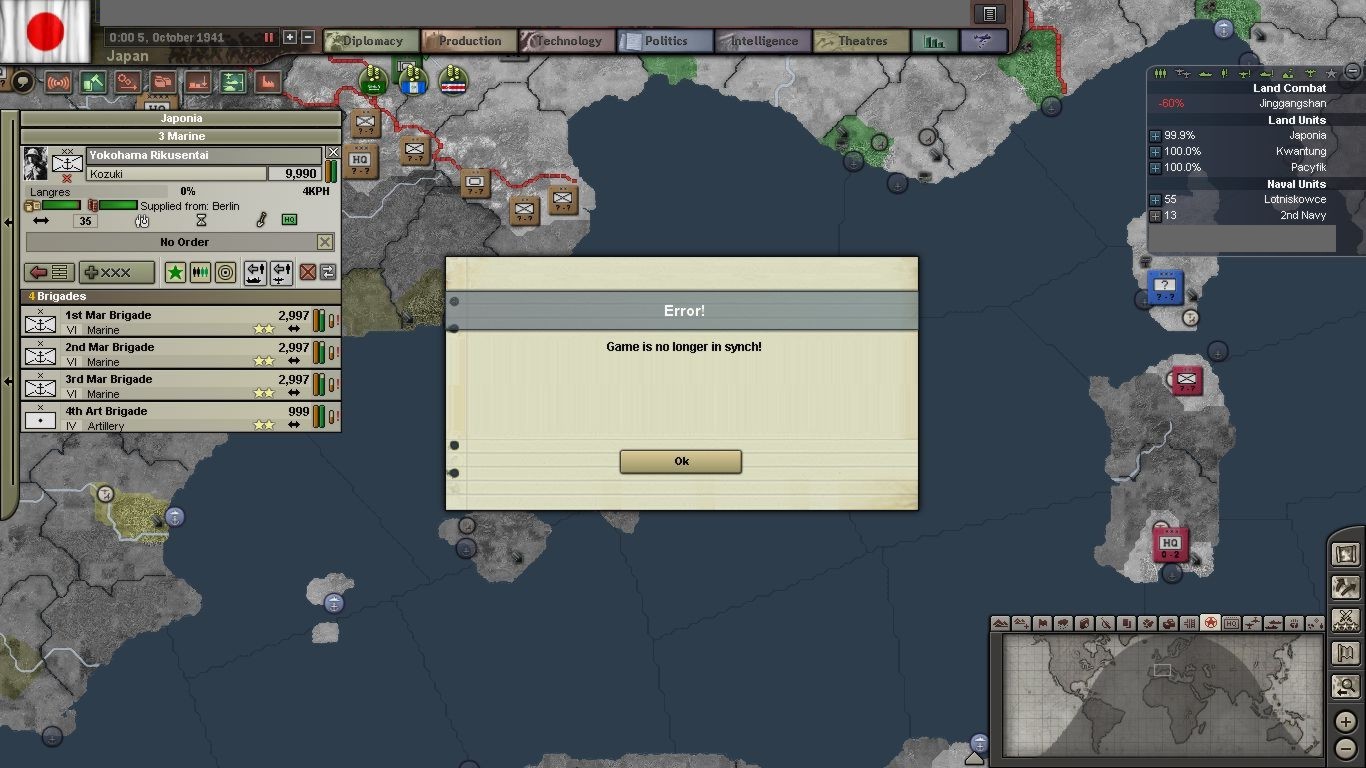Open the Theatres tab

click(x=861, y=41)
